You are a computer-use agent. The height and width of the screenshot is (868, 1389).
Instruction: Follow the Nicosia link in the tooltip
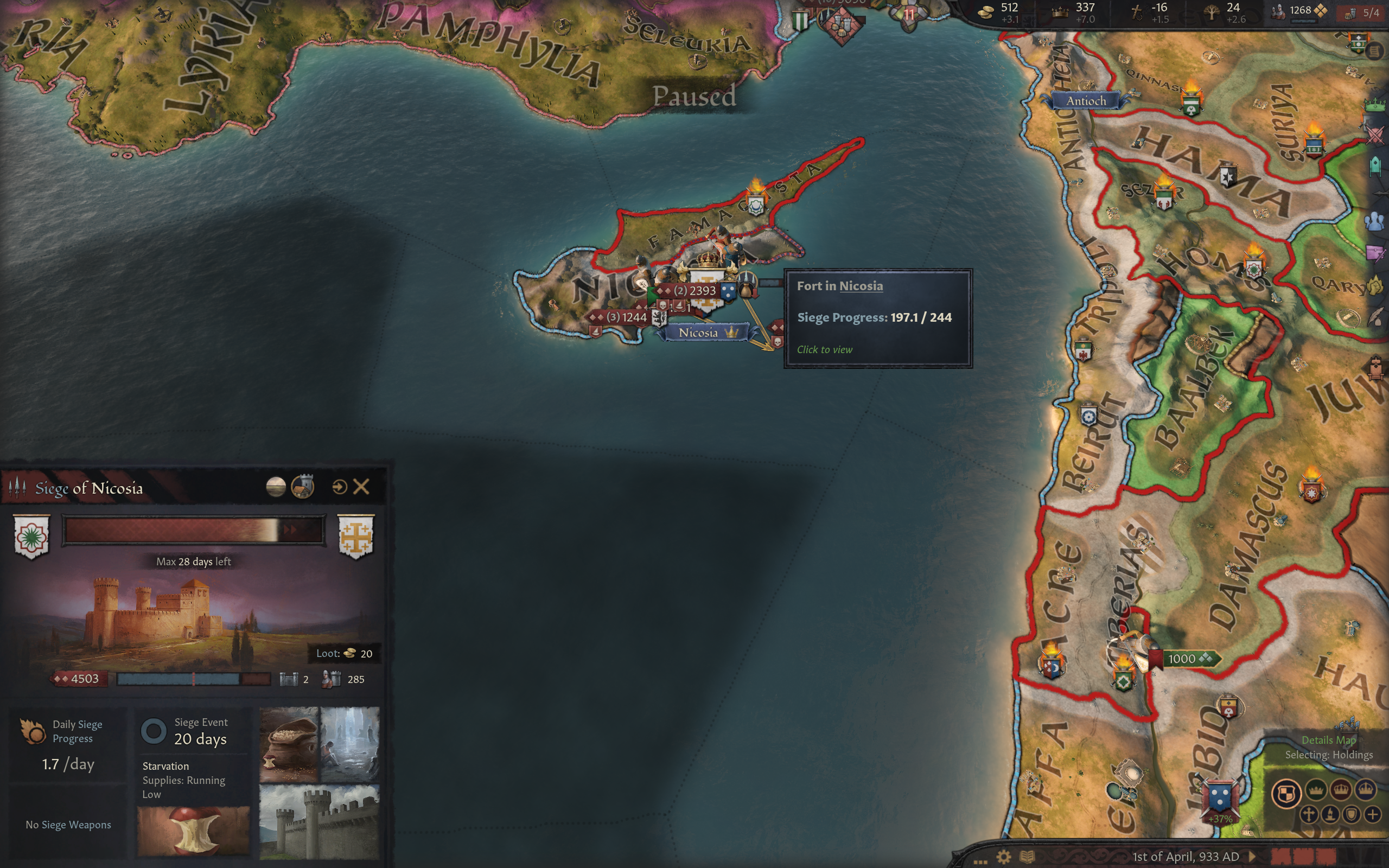click(861, 286)
